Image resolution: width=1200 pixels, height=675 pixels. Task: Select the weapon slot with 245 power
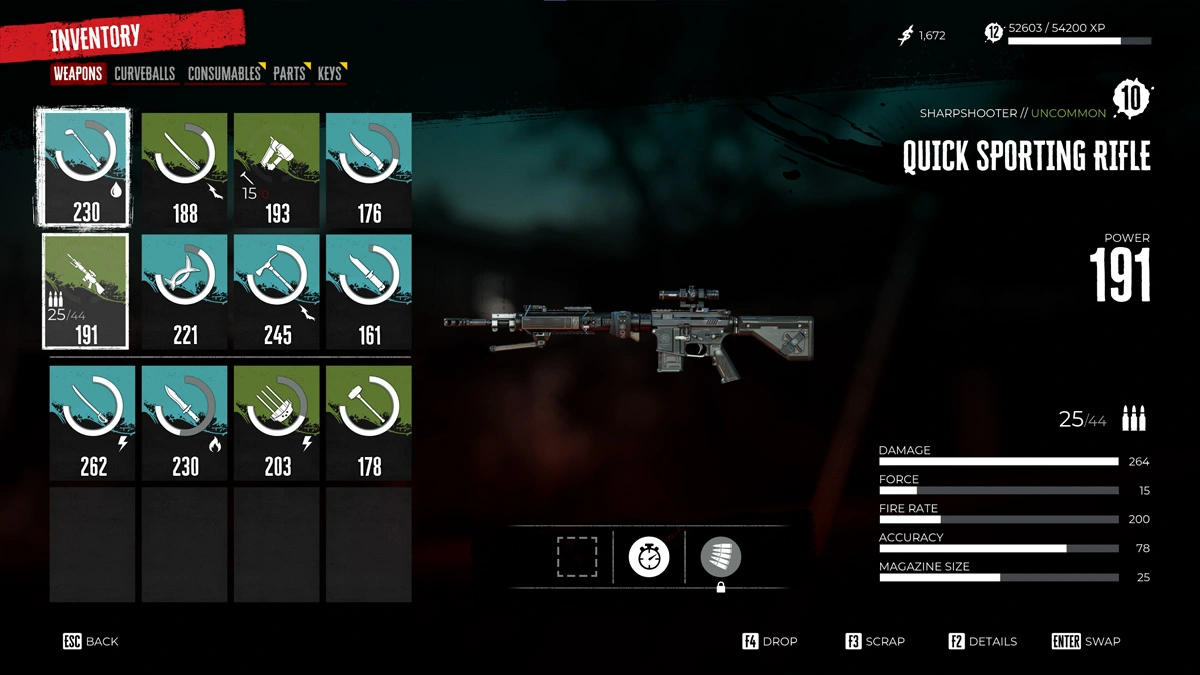click(x=277, y=291)
